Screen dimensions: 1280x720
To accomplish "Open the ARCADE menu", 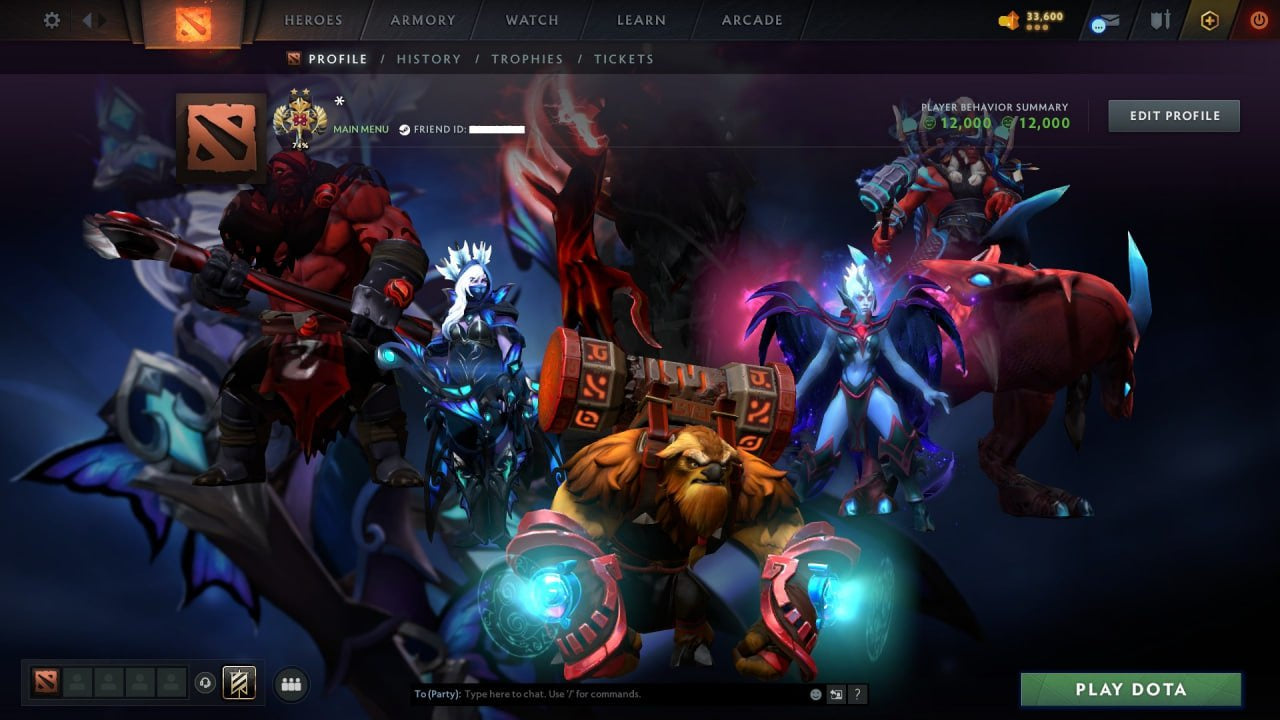I will tap(751, 19).
